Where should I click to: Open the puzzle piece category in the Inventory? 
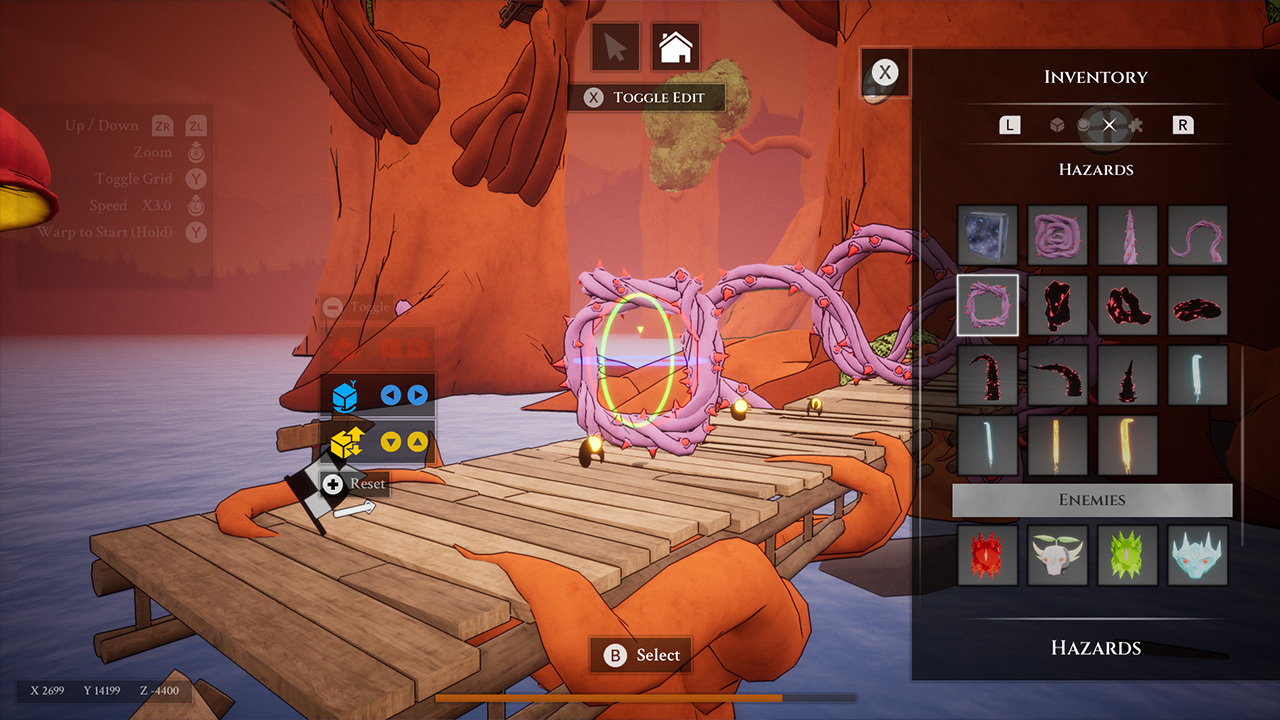click(x=1134, y=124)
